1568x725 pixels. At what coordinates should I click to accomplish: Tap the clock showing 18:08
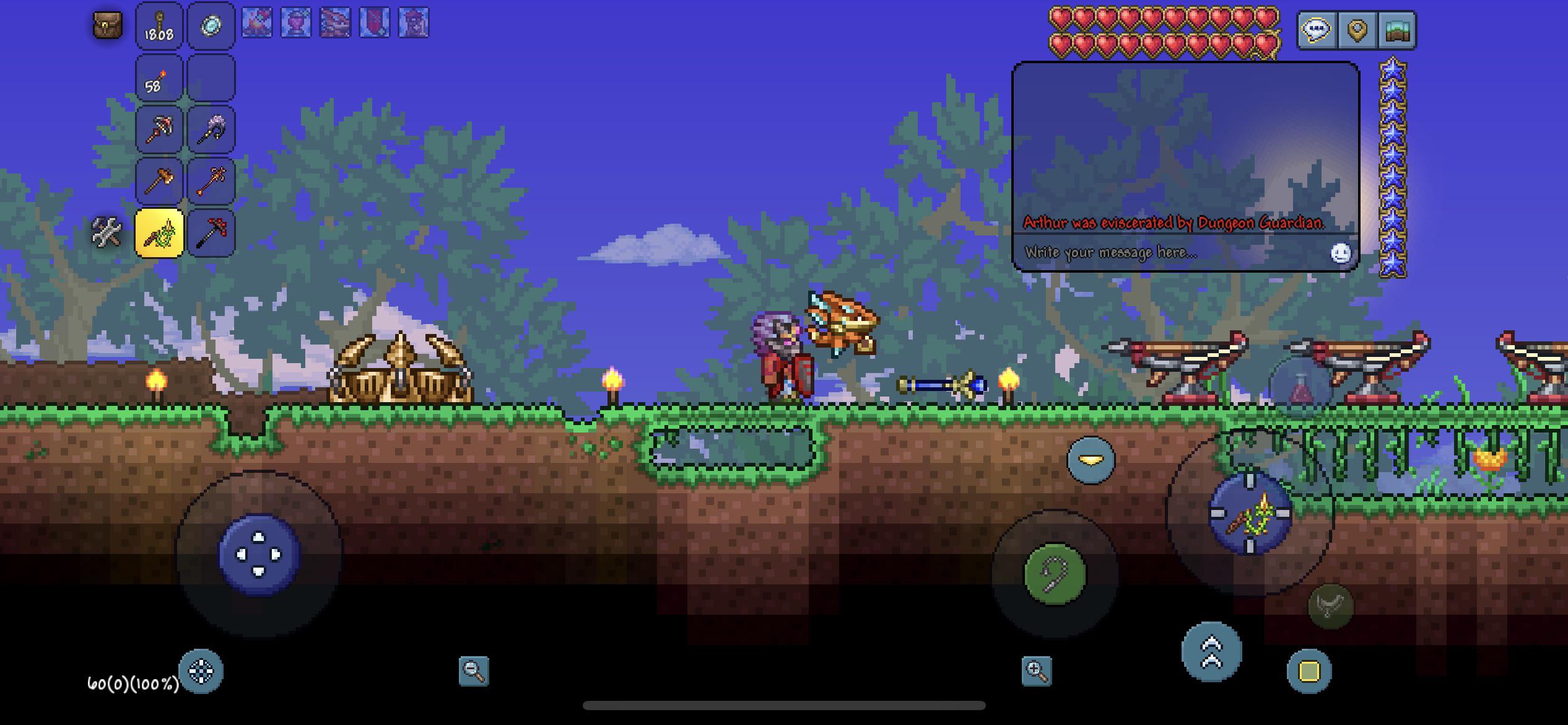159,26
